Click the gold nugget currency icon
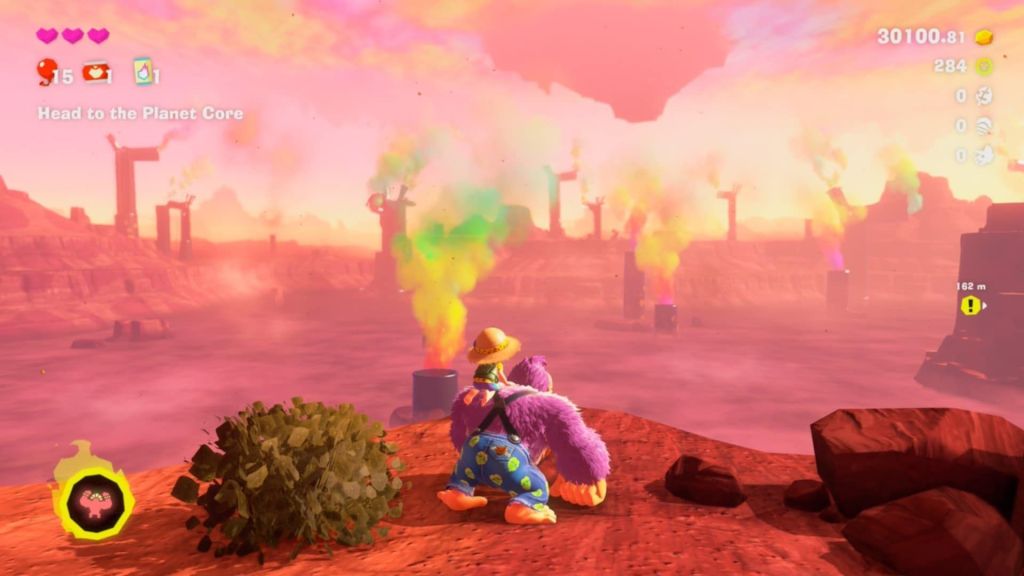 pyautogui.click(x=983, y=37)
